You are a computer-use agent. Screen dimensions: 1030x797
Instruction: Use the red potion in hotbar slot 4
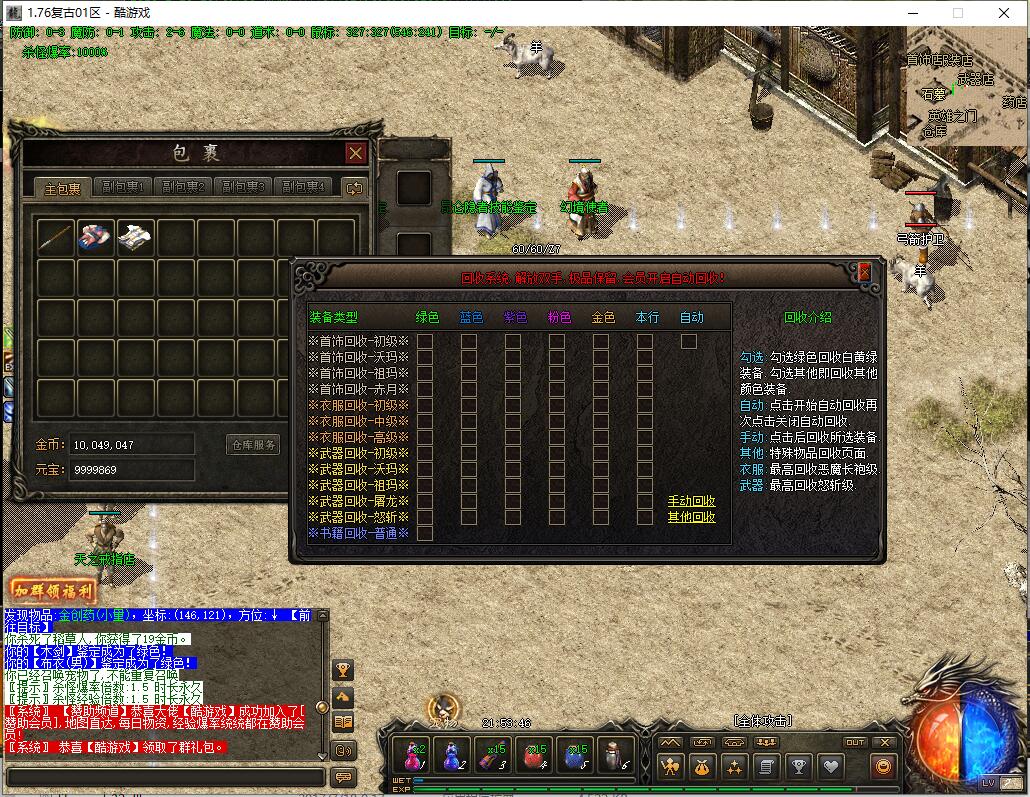(x=536, y=754)
